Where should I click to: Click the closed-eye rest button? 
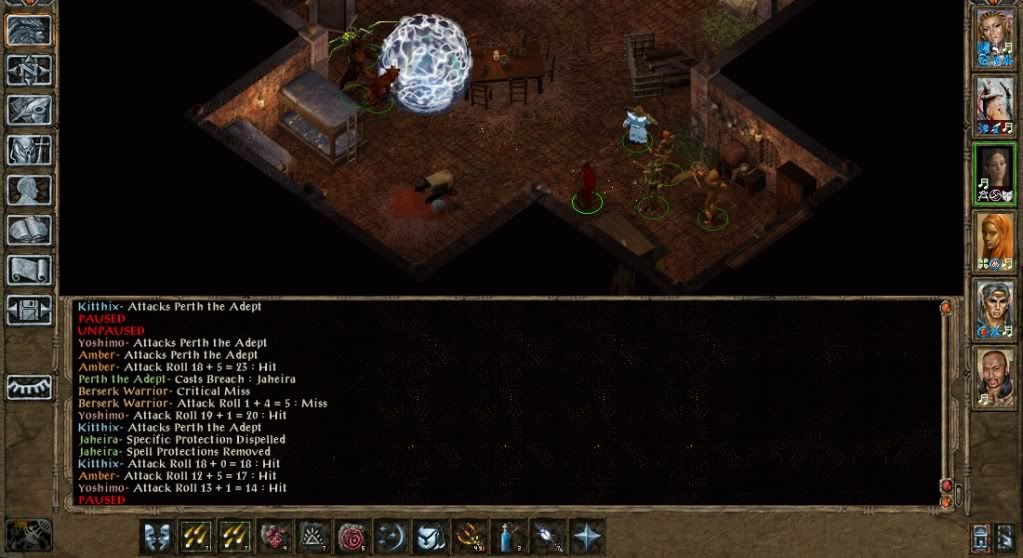pos(29,387)
